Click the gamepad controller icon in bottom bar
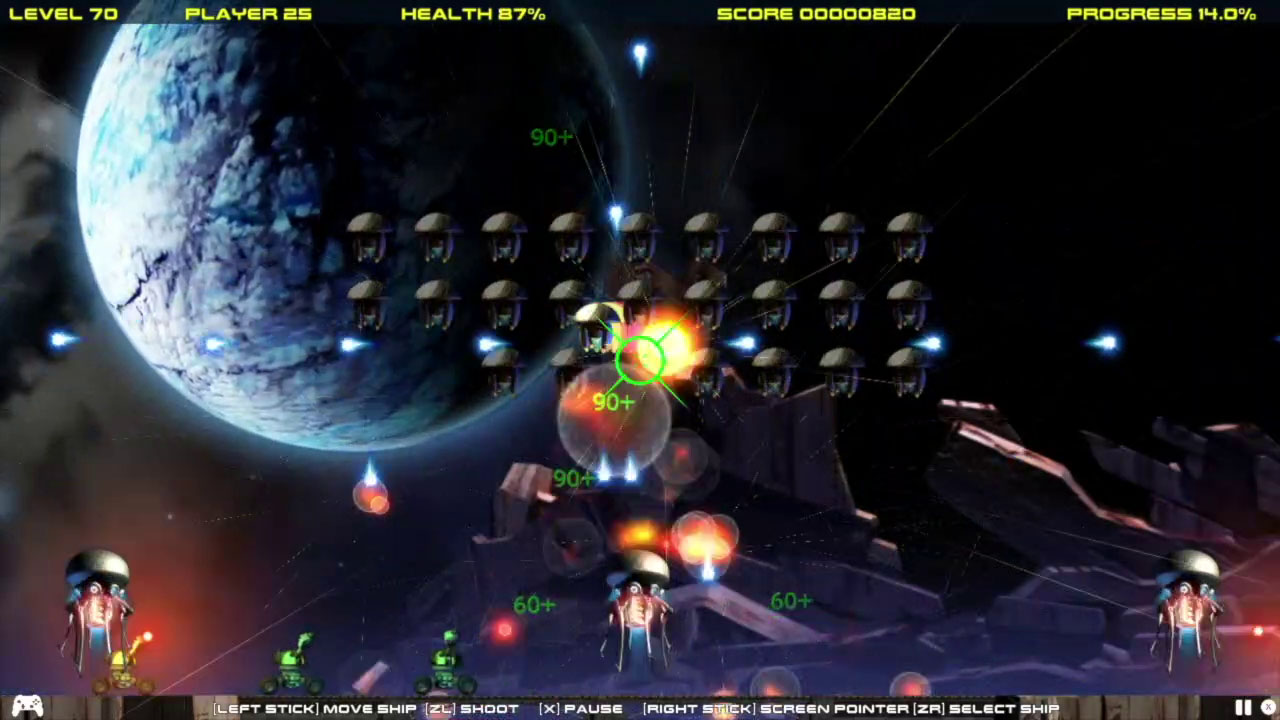The height and width of the screenshot is (720, 1280). (29, 708)
